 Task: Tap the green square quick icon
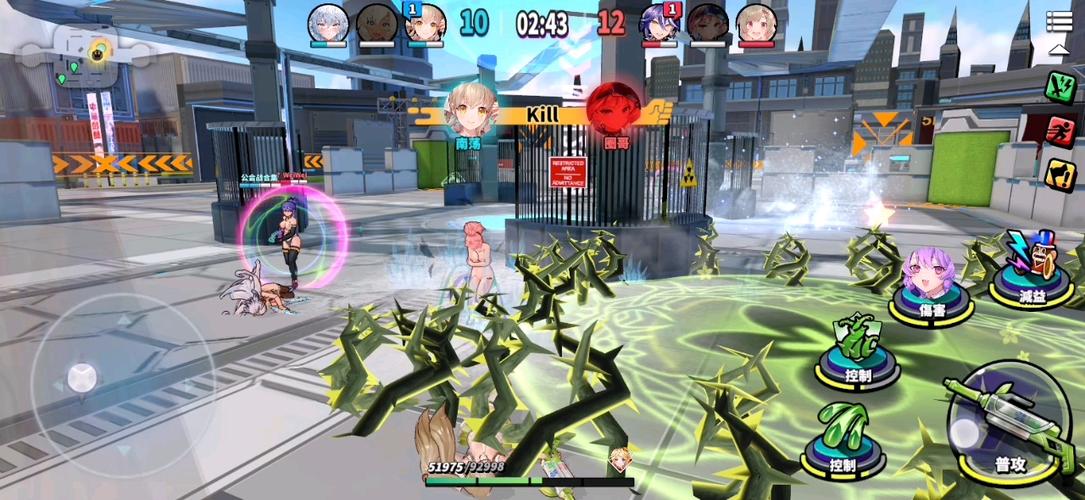(x=1059, y=86)
